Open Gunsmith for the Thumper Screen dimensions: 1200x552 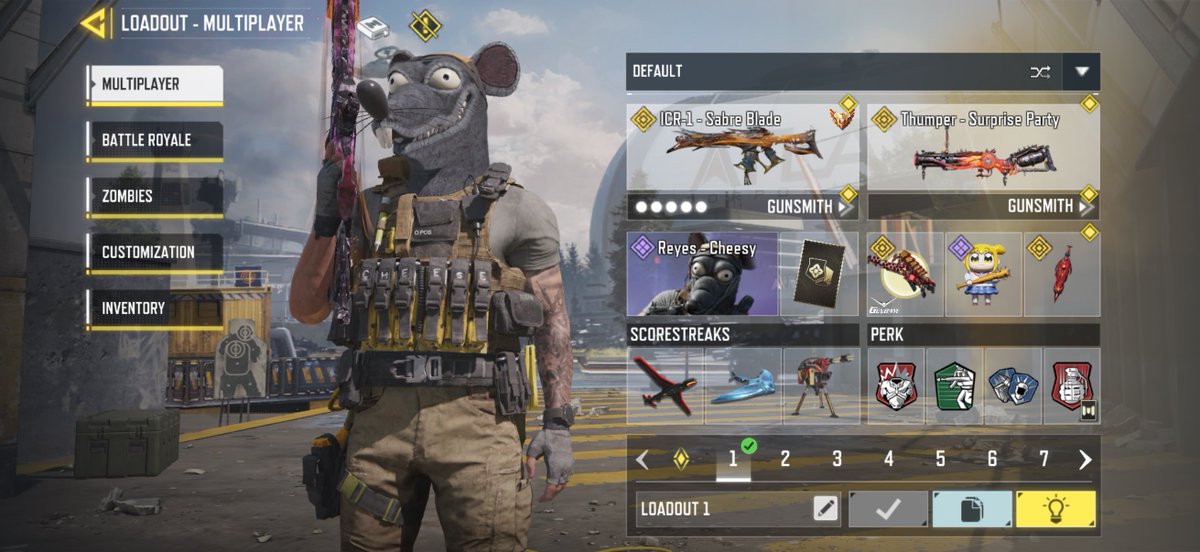(x=1040, y=207)
